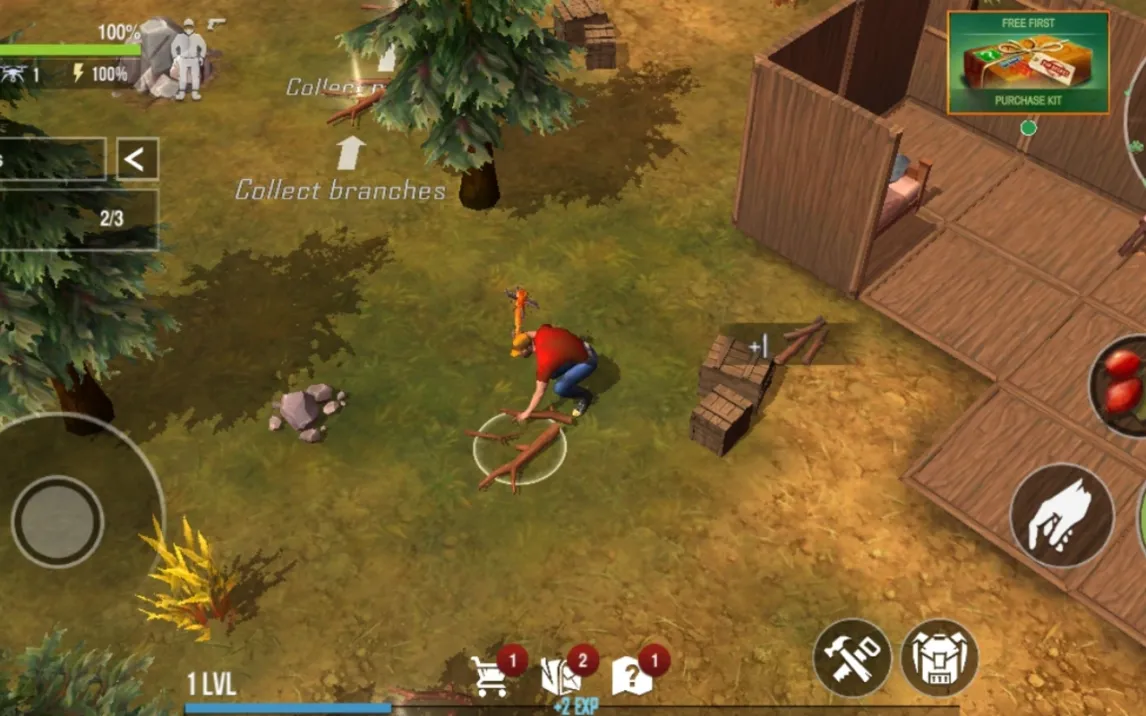Viewport: 1146px width, 716px height.
Task: Open the character equipment silhouette icon
Action: (x=186, y=58)
